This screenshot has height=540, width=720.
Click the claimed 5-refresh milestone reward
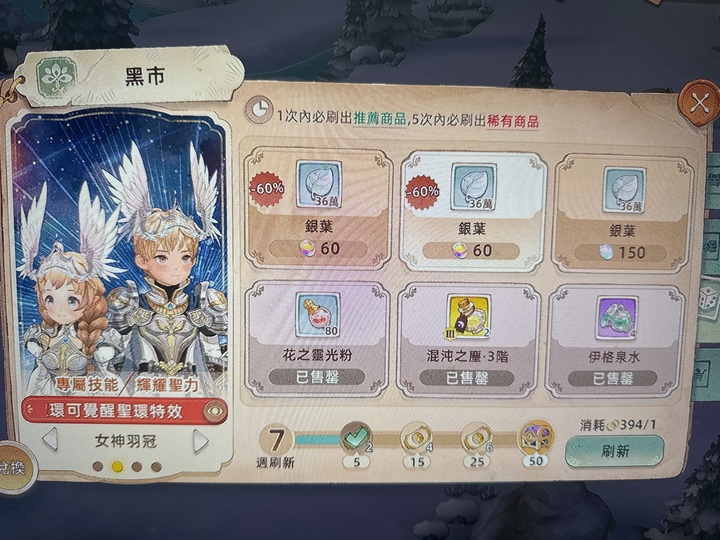[357, 435]
